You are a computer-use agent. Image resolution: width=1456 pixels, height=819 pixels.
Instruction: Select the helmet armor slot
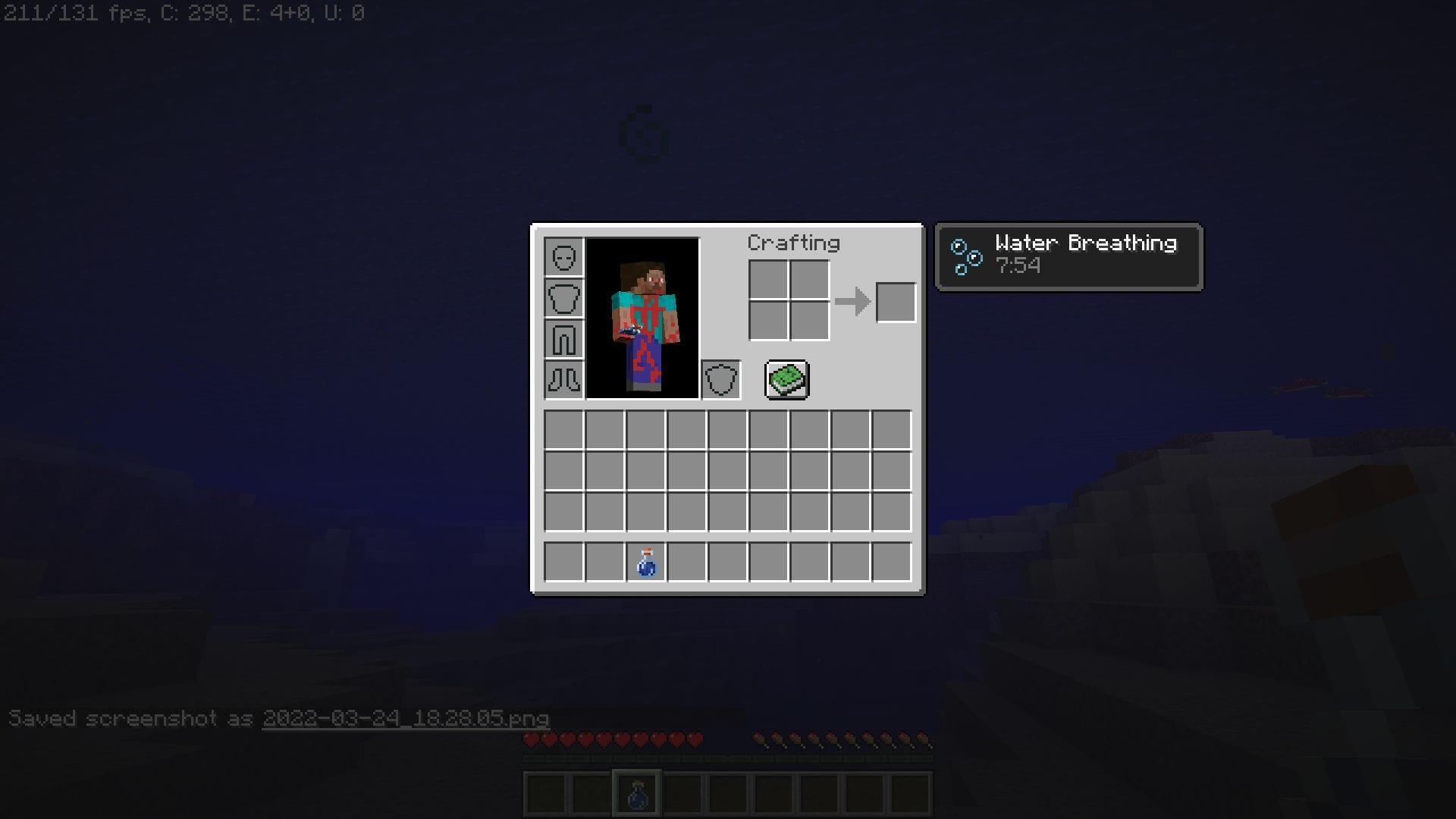(564, 258)
